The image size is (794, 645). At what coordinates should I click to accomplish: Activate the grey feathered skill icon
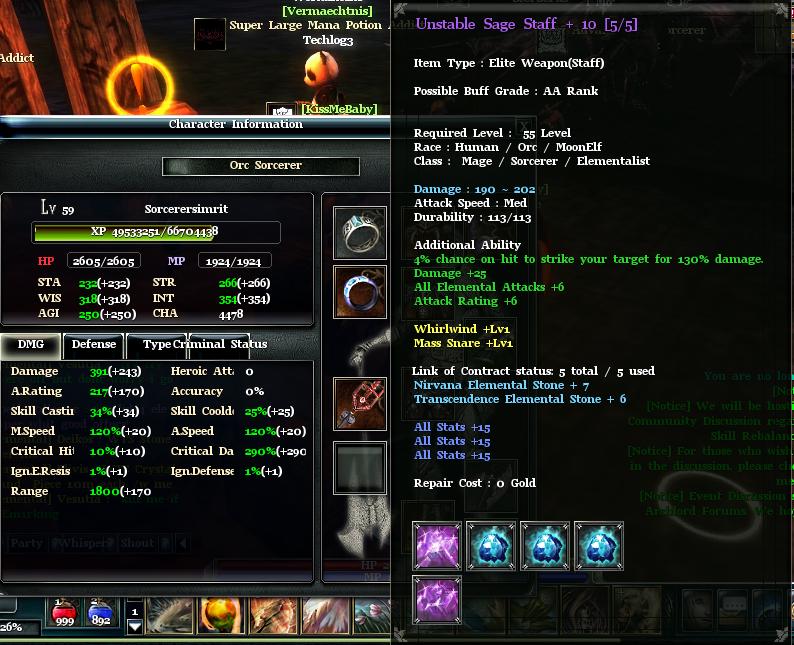pyautogui.click(x=171, y=614)
